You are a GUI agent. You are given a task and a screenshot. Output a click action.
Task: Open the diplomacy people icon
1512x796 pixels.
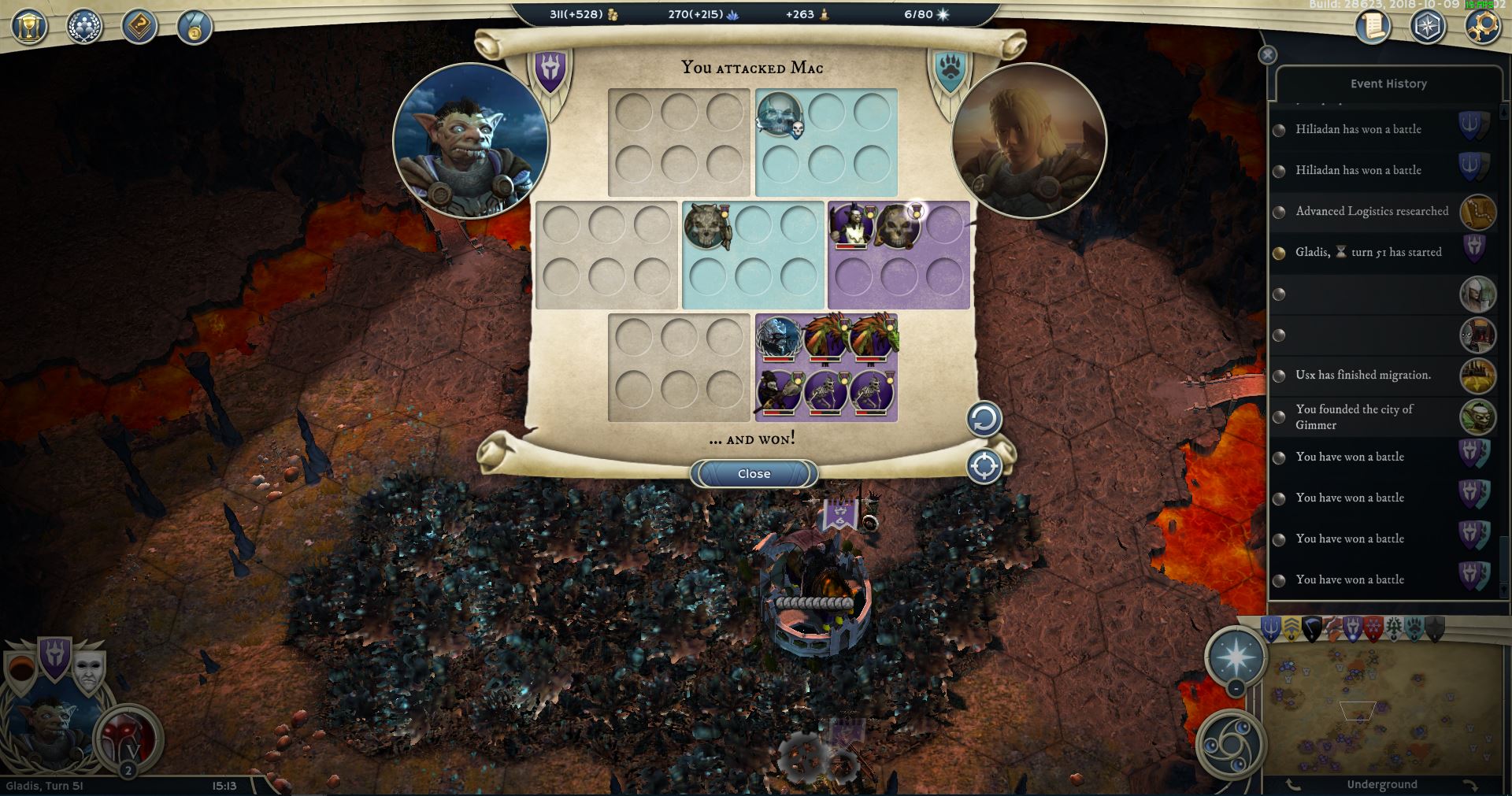[84, 27]
